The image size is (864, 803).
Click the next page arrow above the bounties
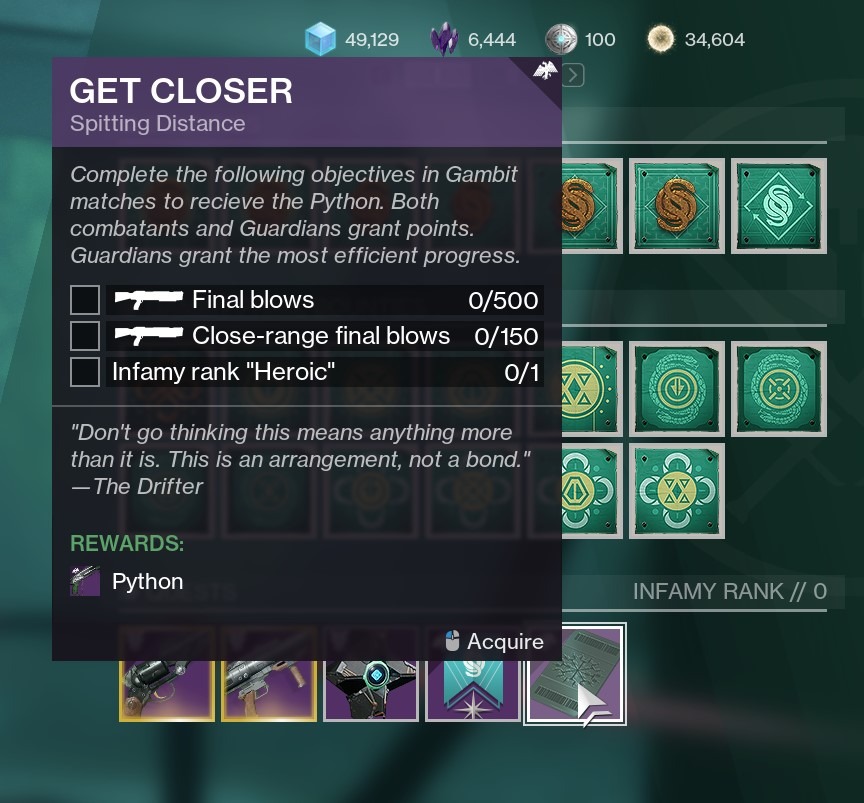click(x=573, y=74)
